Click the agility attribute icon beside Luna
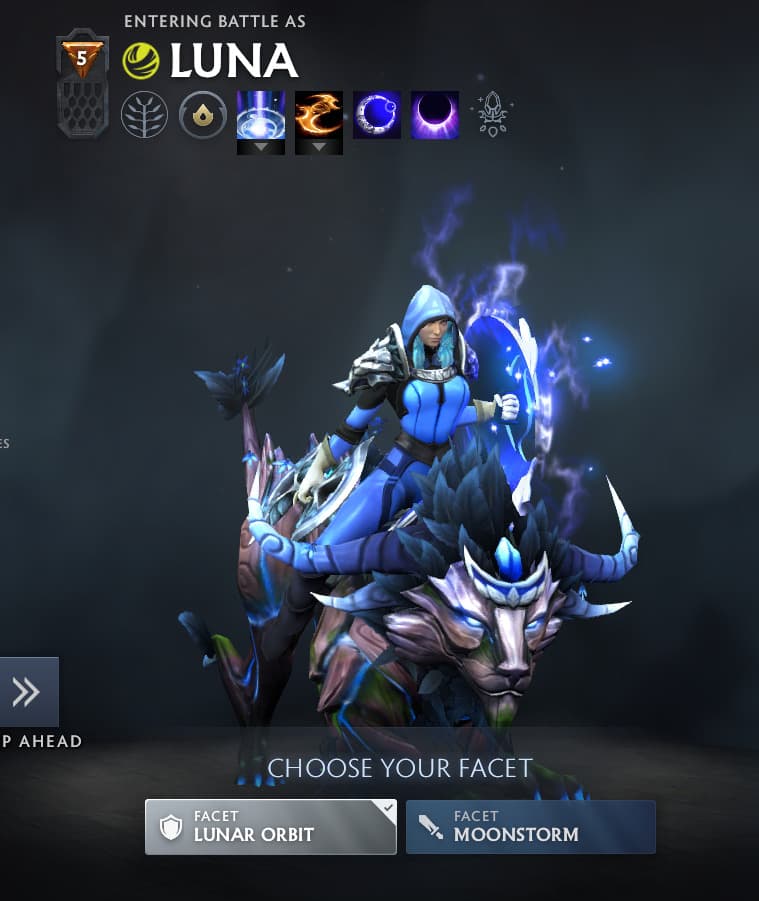This screenshot has width=759, height=901. pyautogui.click(x=141, y=61)
